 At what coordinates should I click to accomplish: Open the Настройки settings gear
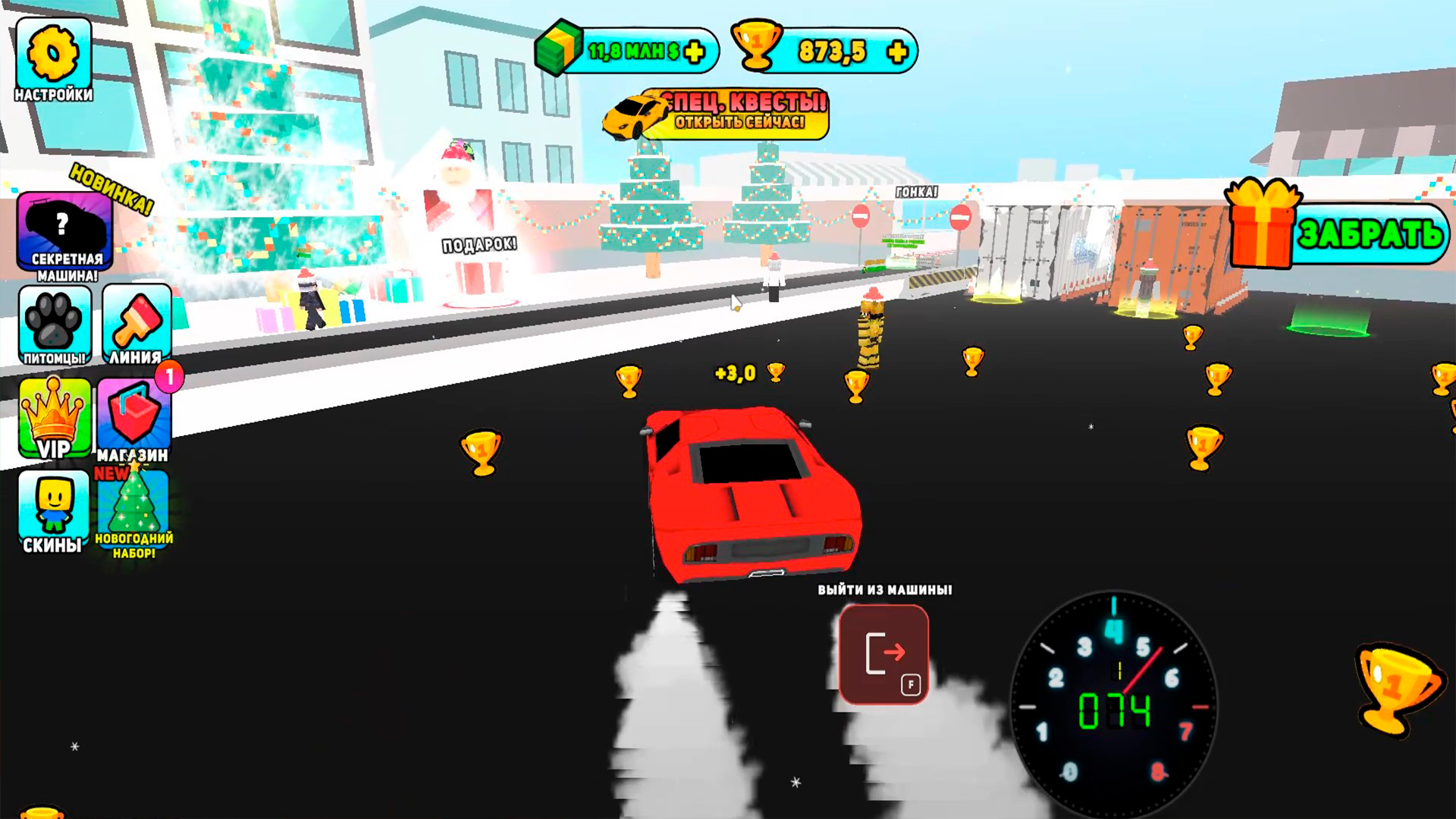[x=53, y=53]
